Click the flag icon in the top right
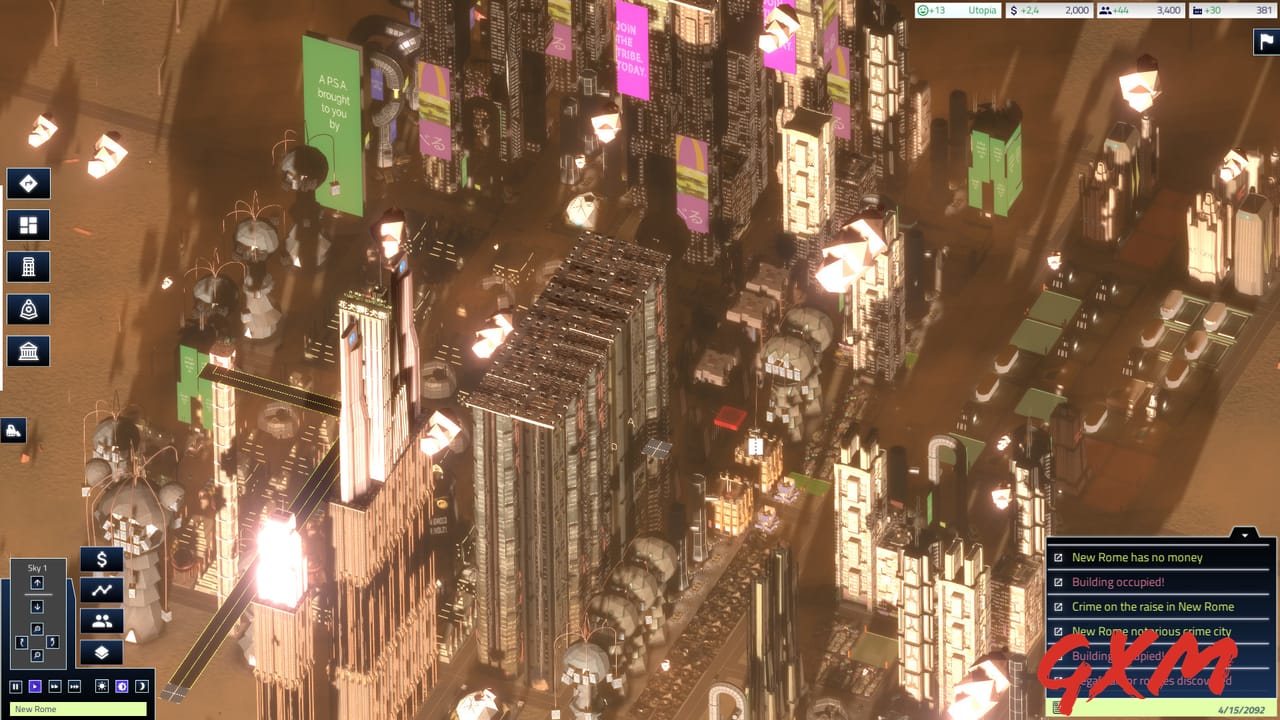Screen dimensions: 1280x720 tap(1263, 43)
